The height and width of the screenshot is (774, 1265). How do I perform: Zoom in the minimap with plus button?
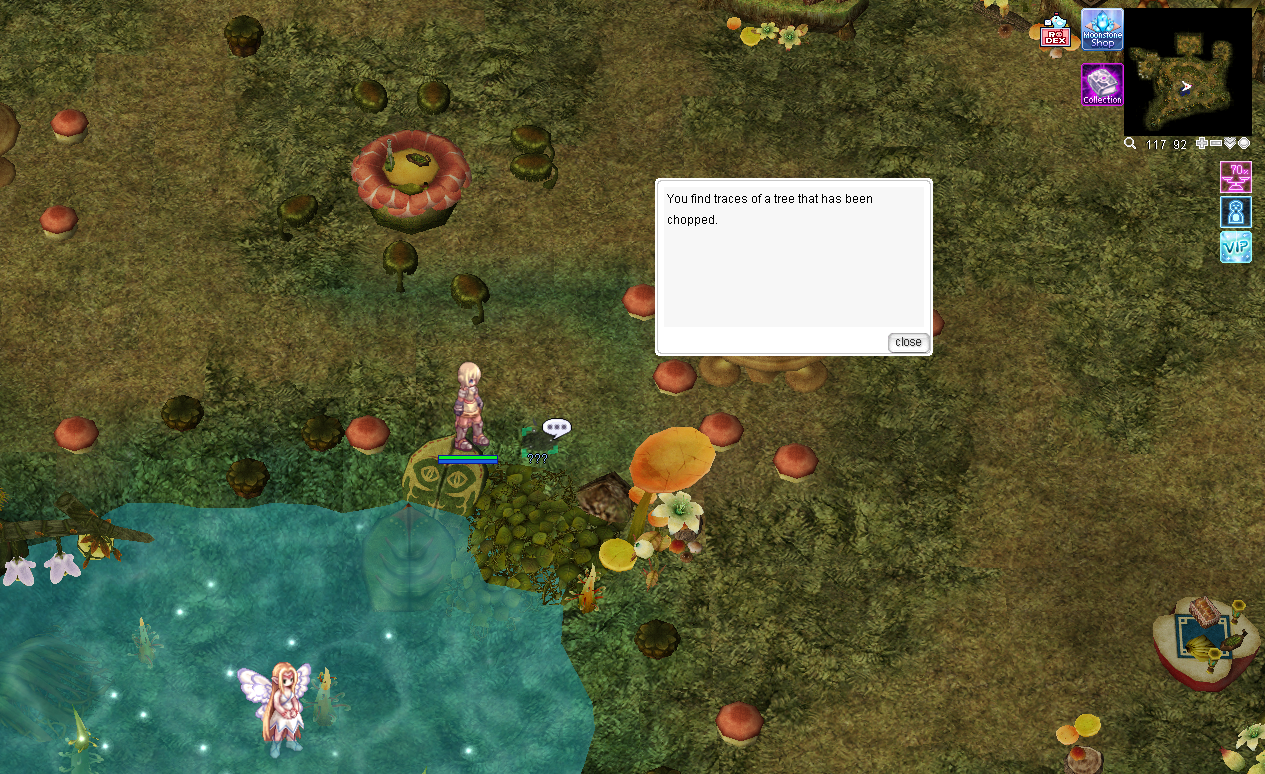click(x=1202, y=144)
